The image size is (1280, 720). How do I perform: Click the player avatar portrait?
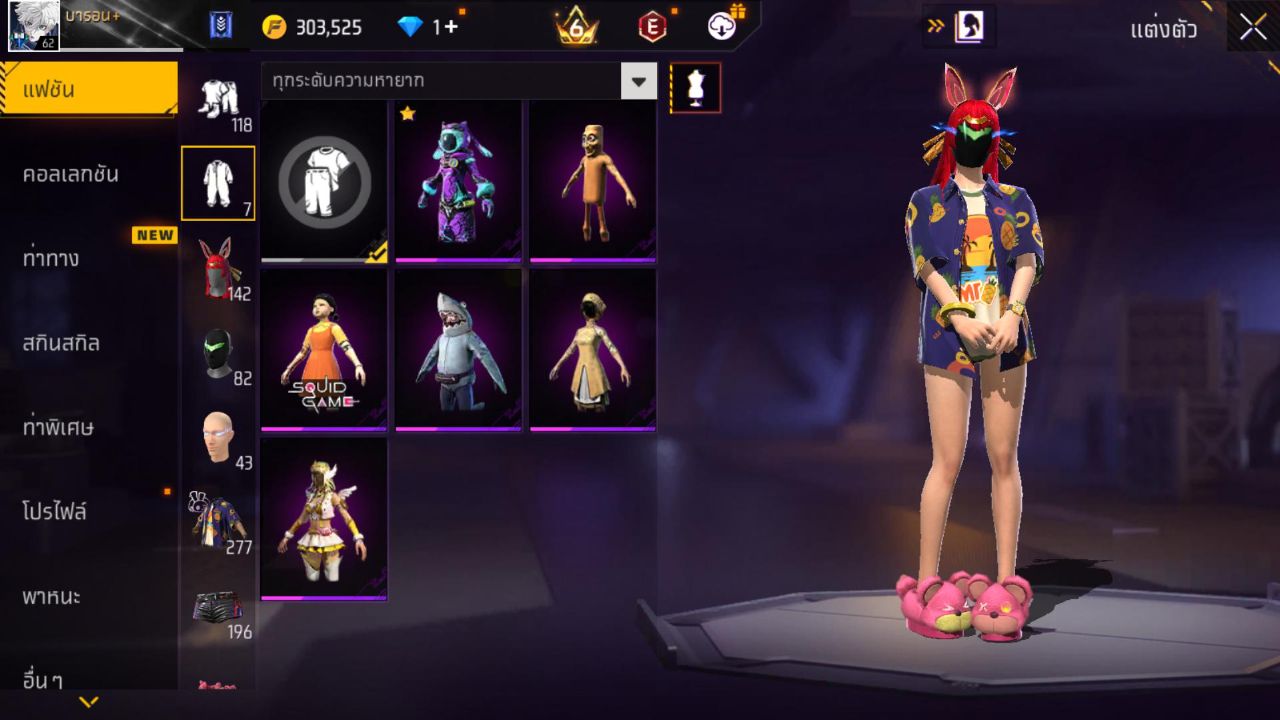(34, 26)
